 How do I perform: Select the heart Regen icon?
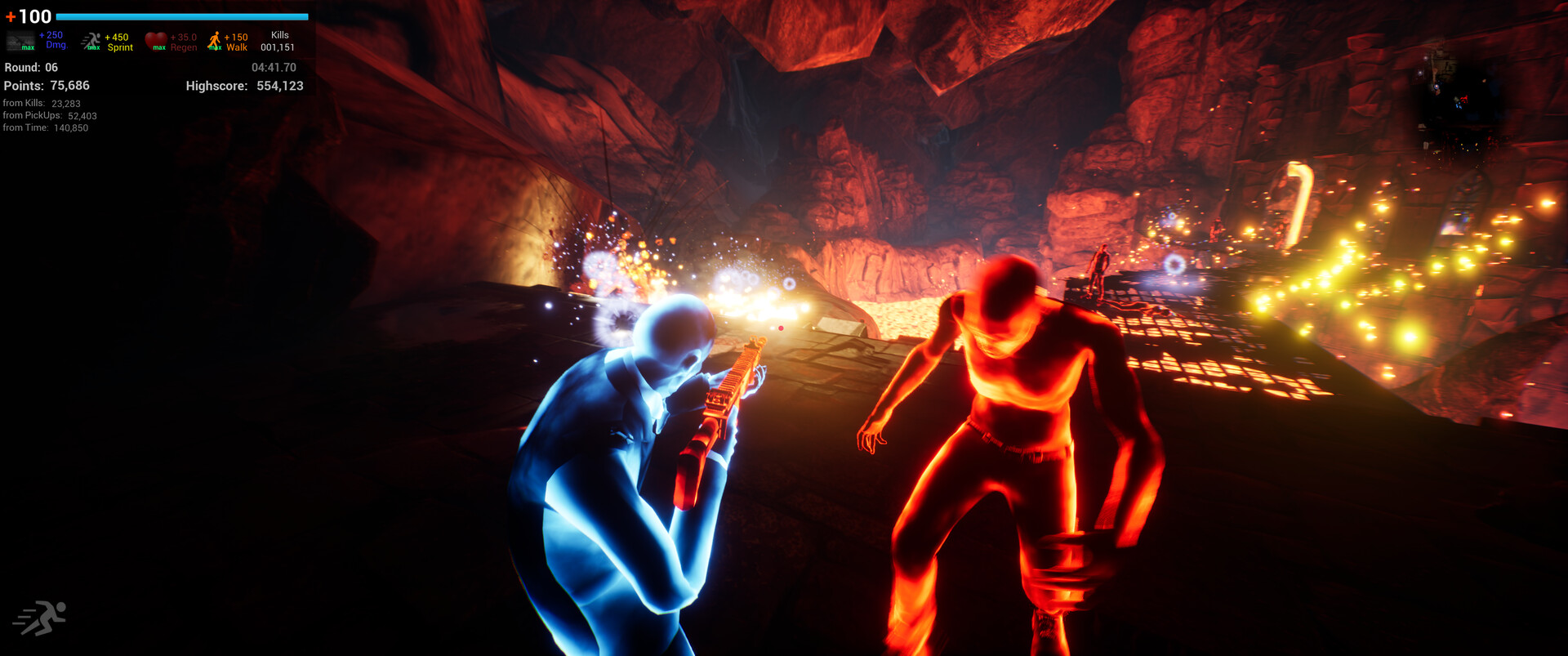[x=155, y=40]
